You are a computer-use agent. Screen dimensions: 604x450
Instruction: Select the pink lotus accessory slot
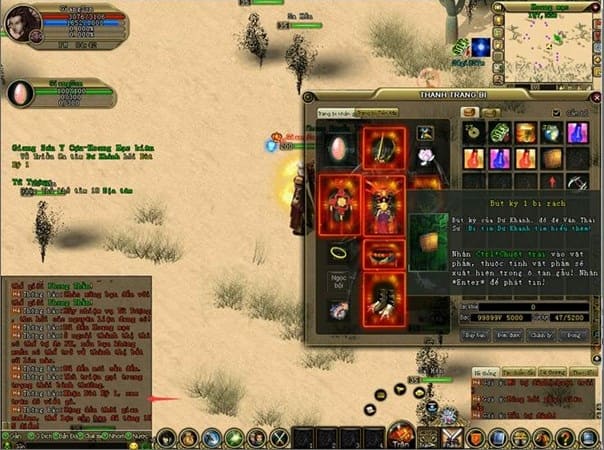[425, 156]
